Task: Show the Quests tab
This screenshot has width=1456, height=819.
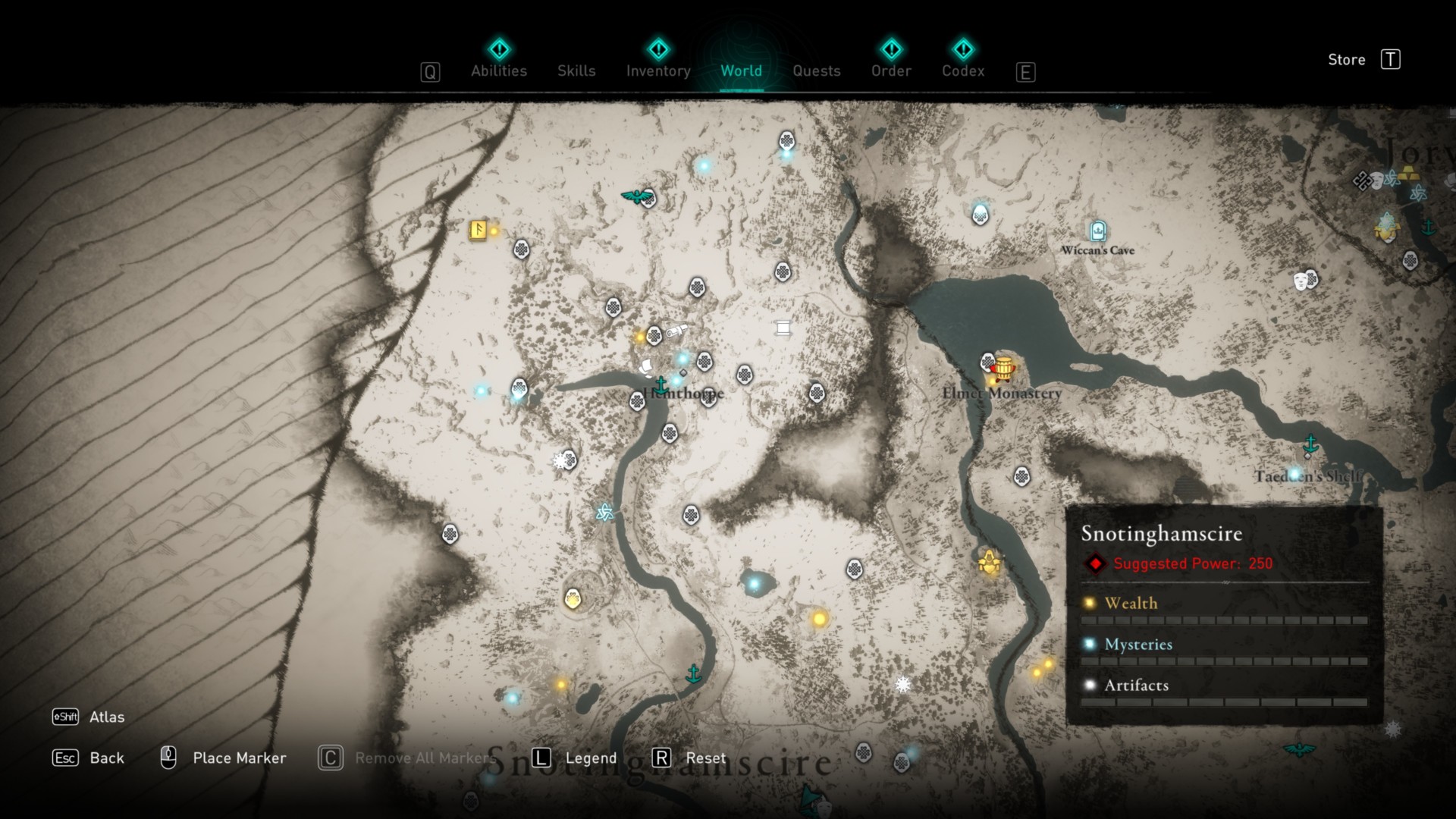Action: pyautogui.click(x=816, y=71)
